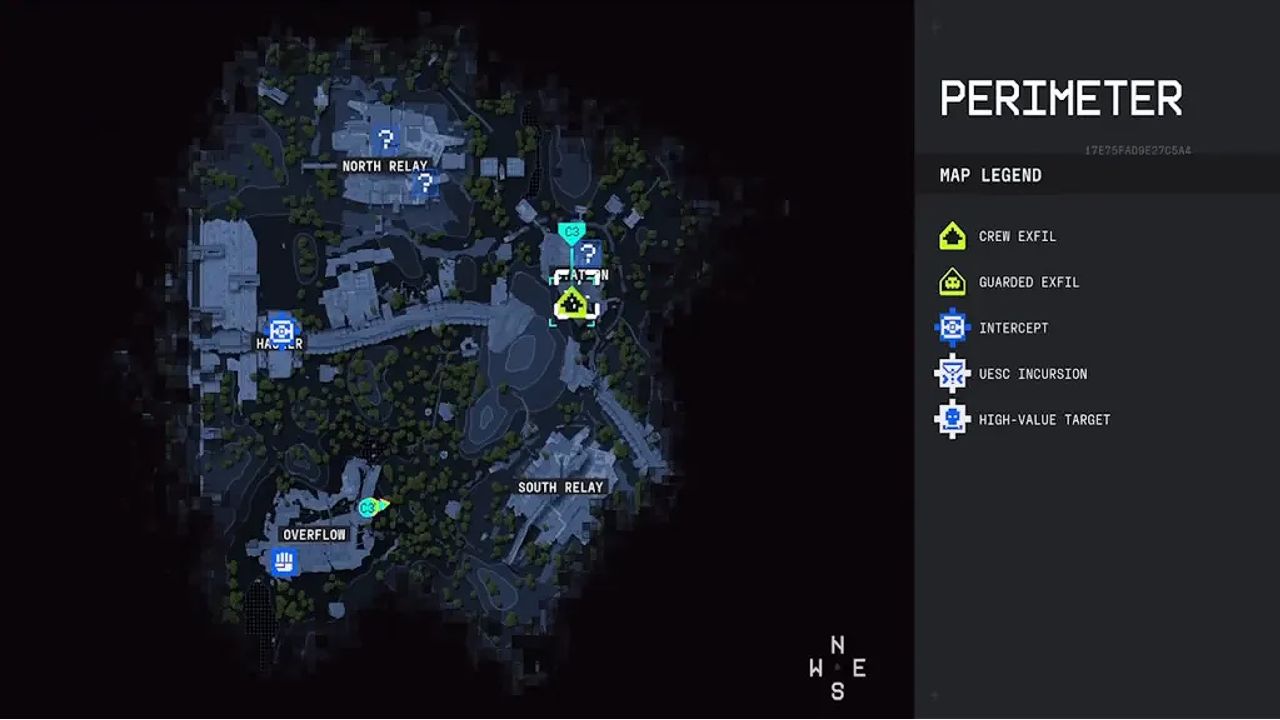Click the Intercept legend entry
1280x720 pixels.
(x=1013, y=328)
